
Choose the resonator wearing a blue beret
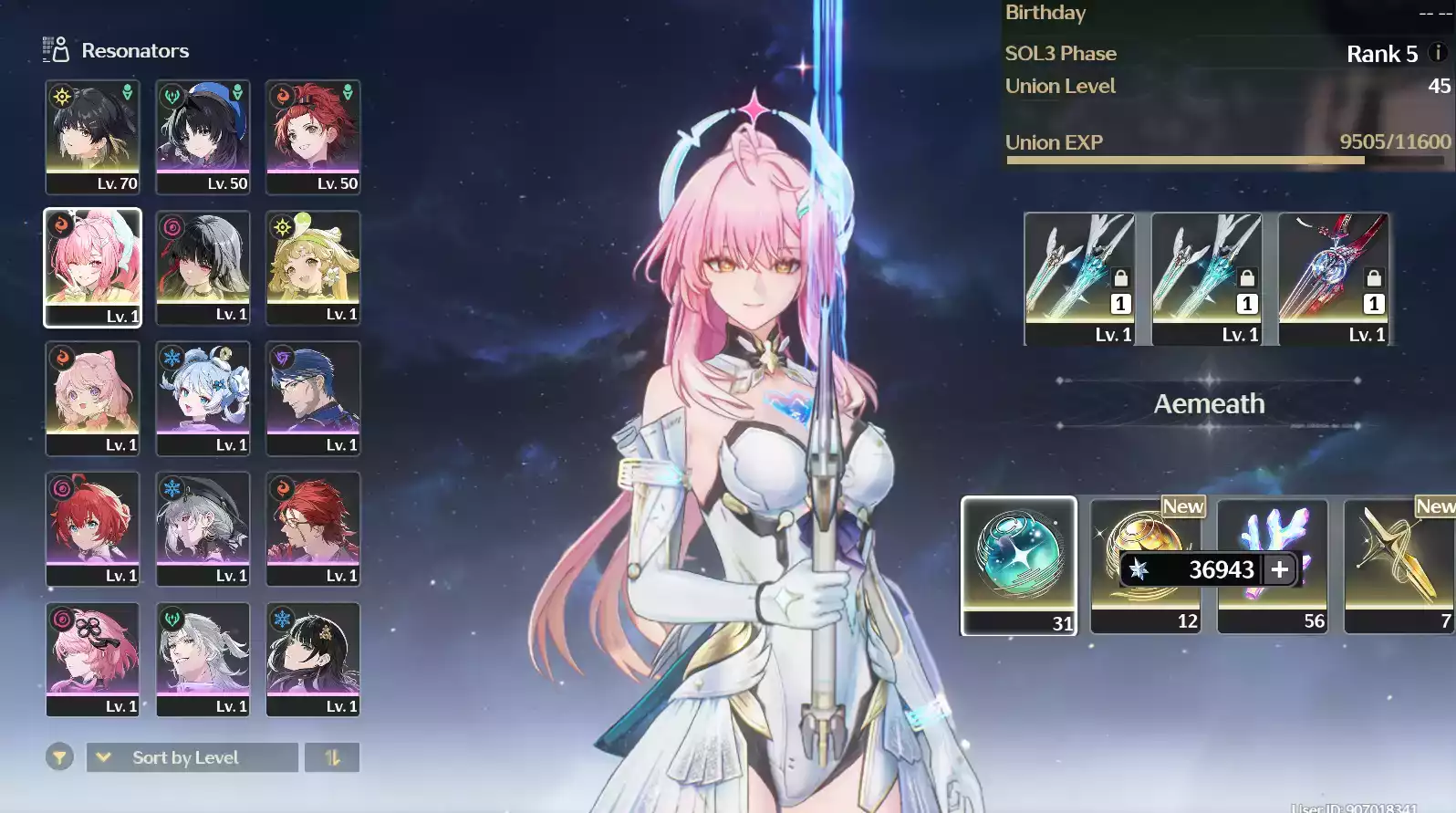click(x=203, y=136)
